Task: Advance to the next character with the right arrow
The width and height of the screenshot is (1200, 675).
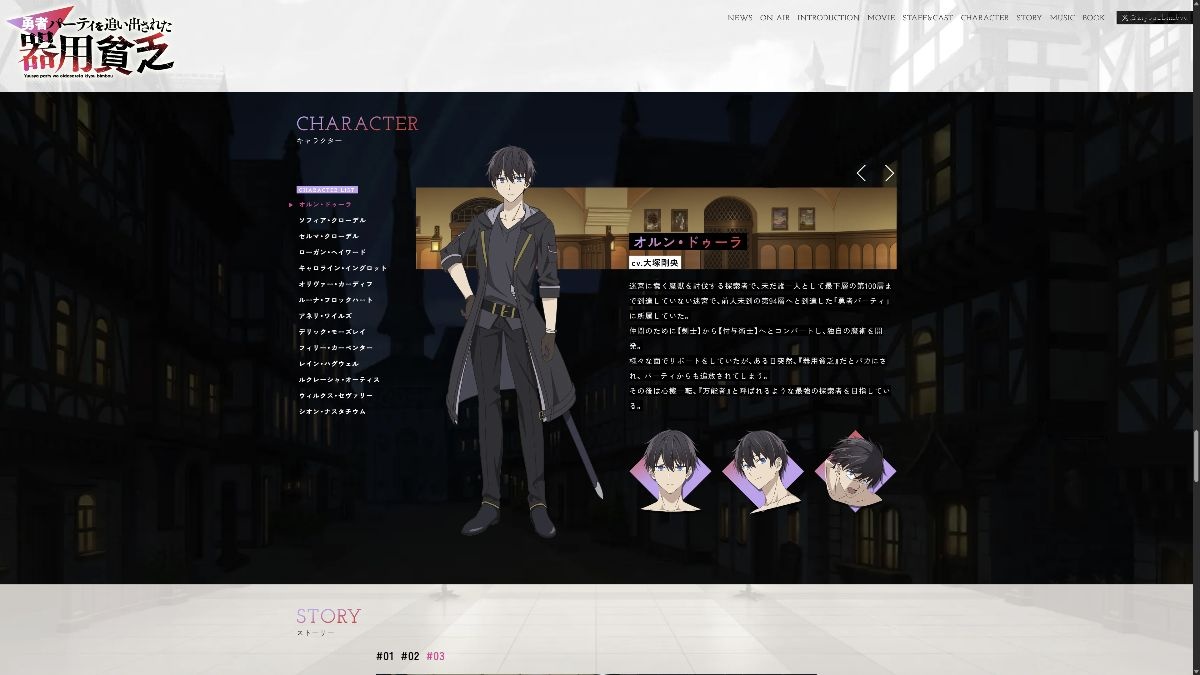Action: coord(889,173)
